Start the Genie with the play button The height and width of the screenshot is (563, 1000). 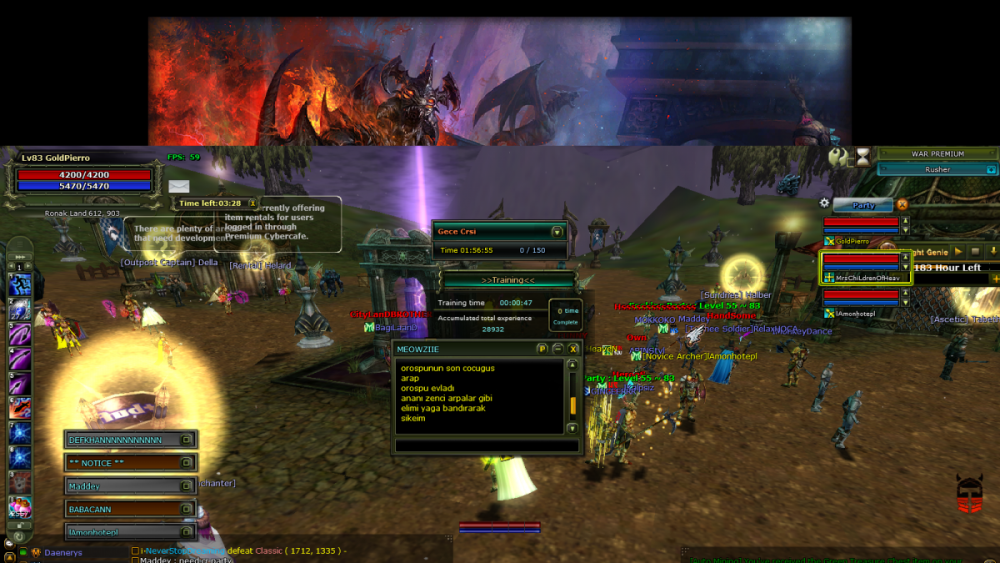957,252
